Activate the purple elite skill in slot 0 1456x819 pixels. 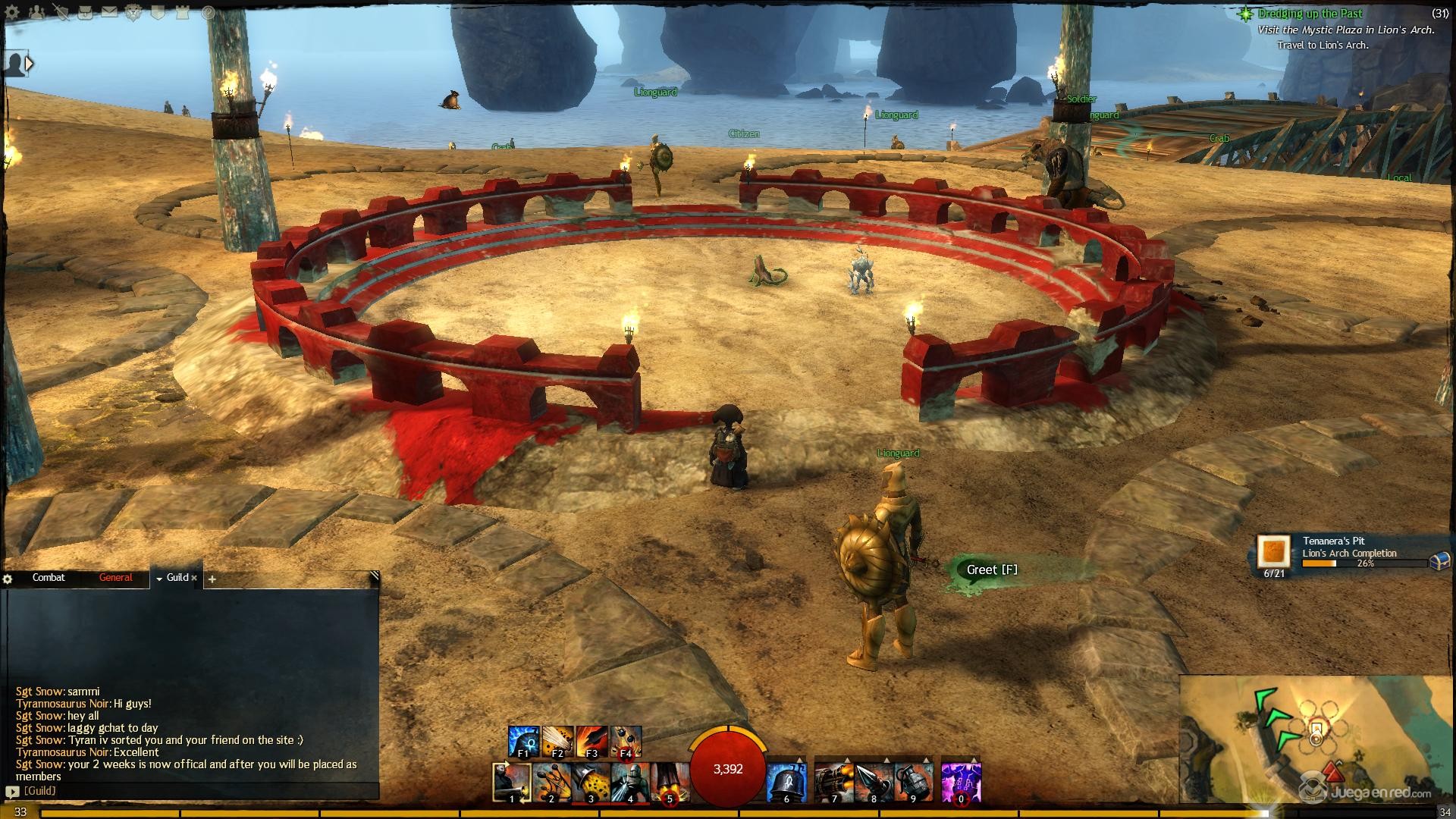click(961, 782)
